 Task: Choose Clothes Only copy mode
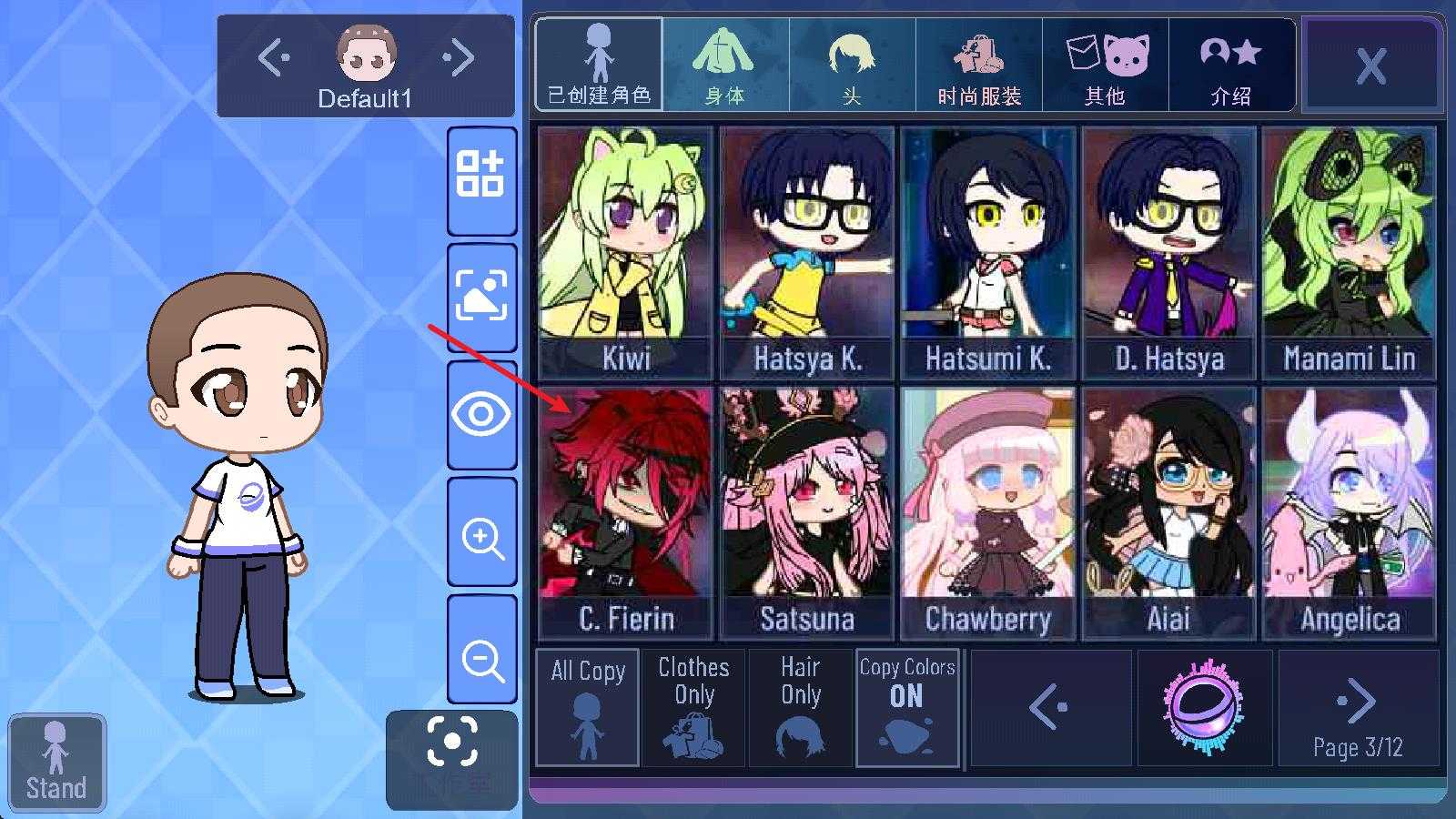click(693, 708)
